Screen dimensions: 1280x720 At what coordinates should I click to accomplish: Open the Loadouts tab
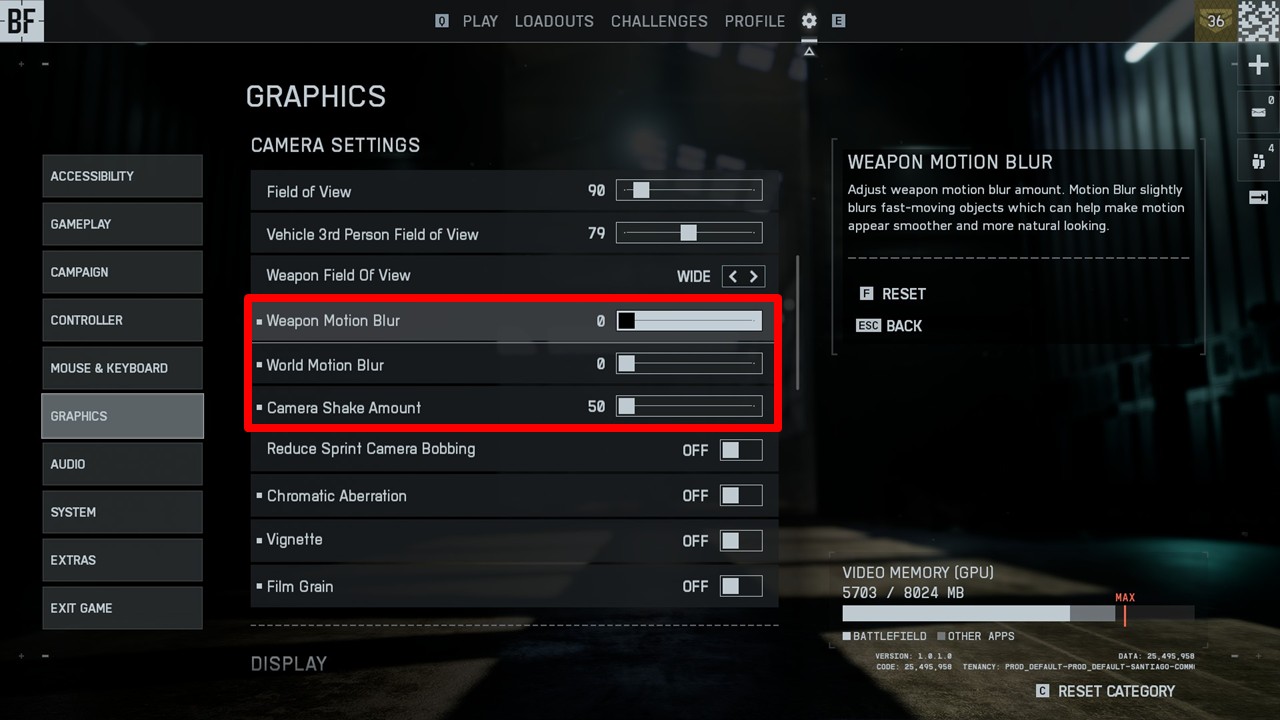554,21
